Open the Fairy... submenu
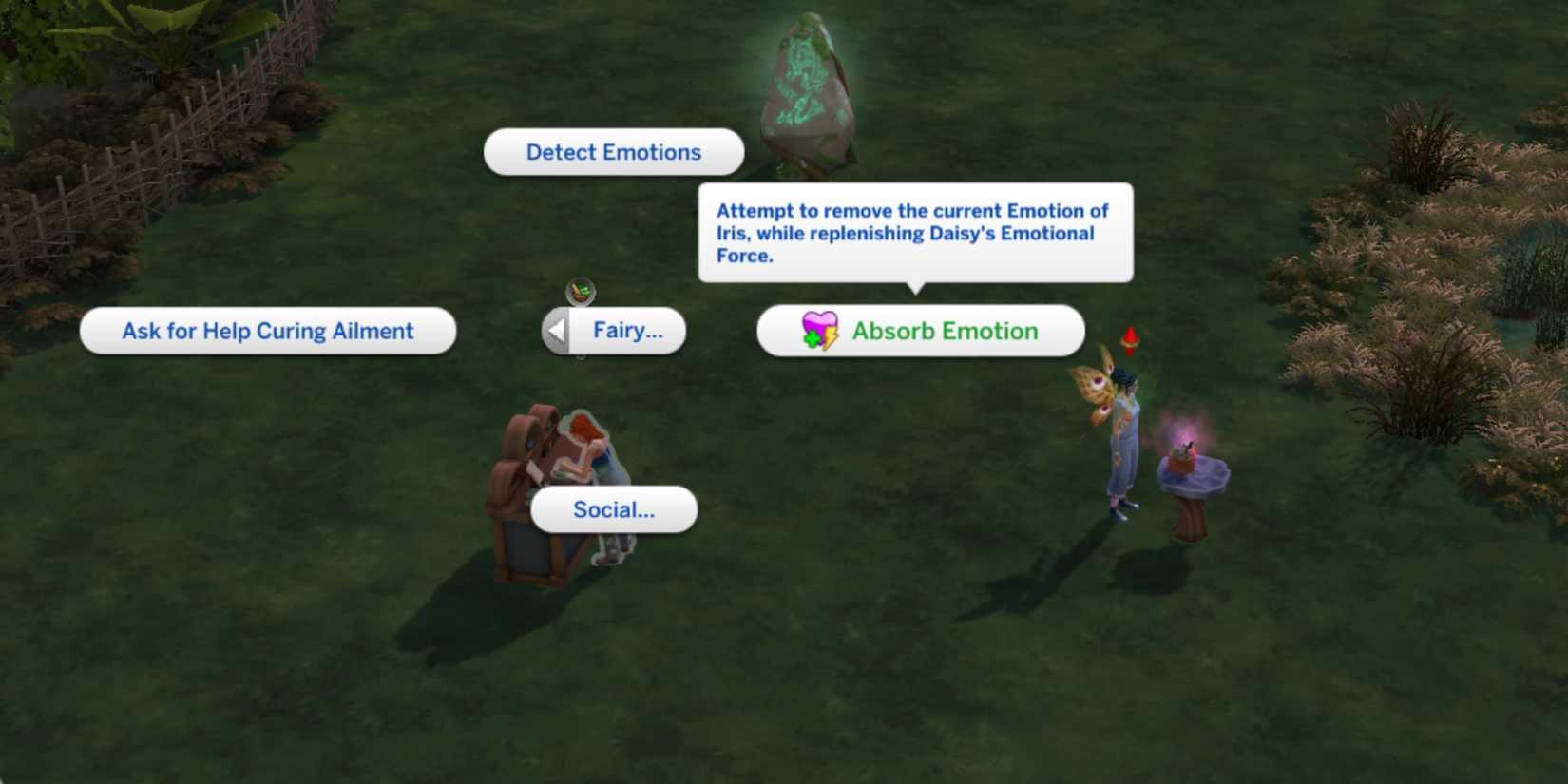 click(x=628, y=331)
